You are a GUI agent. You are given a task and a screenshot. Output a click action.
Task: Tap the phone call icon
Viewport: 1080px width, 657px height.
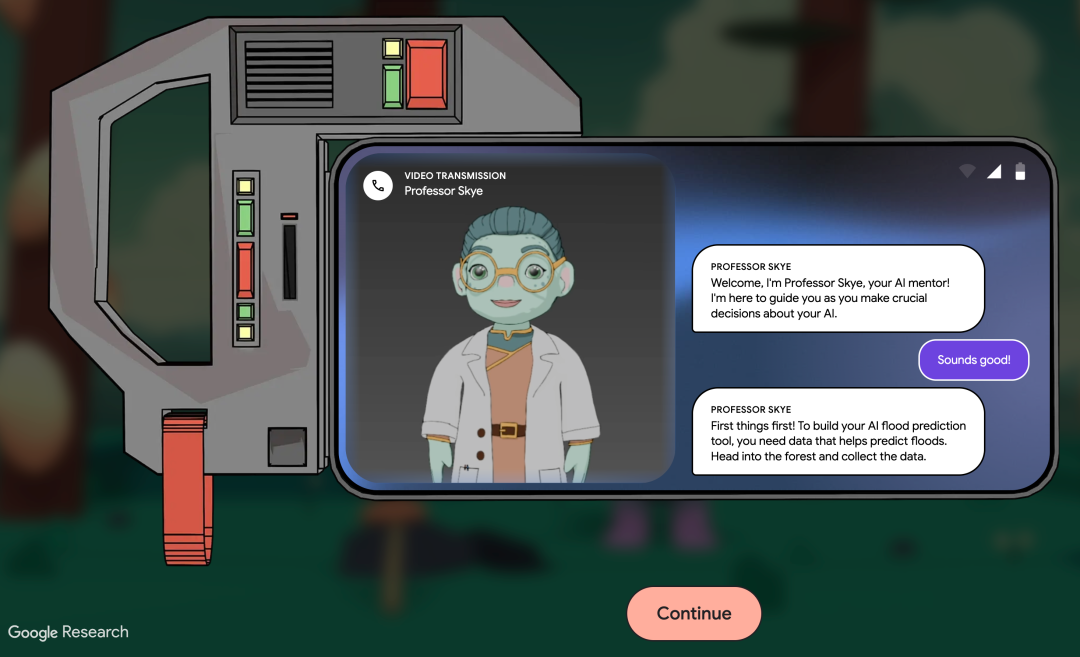[378, 185]
